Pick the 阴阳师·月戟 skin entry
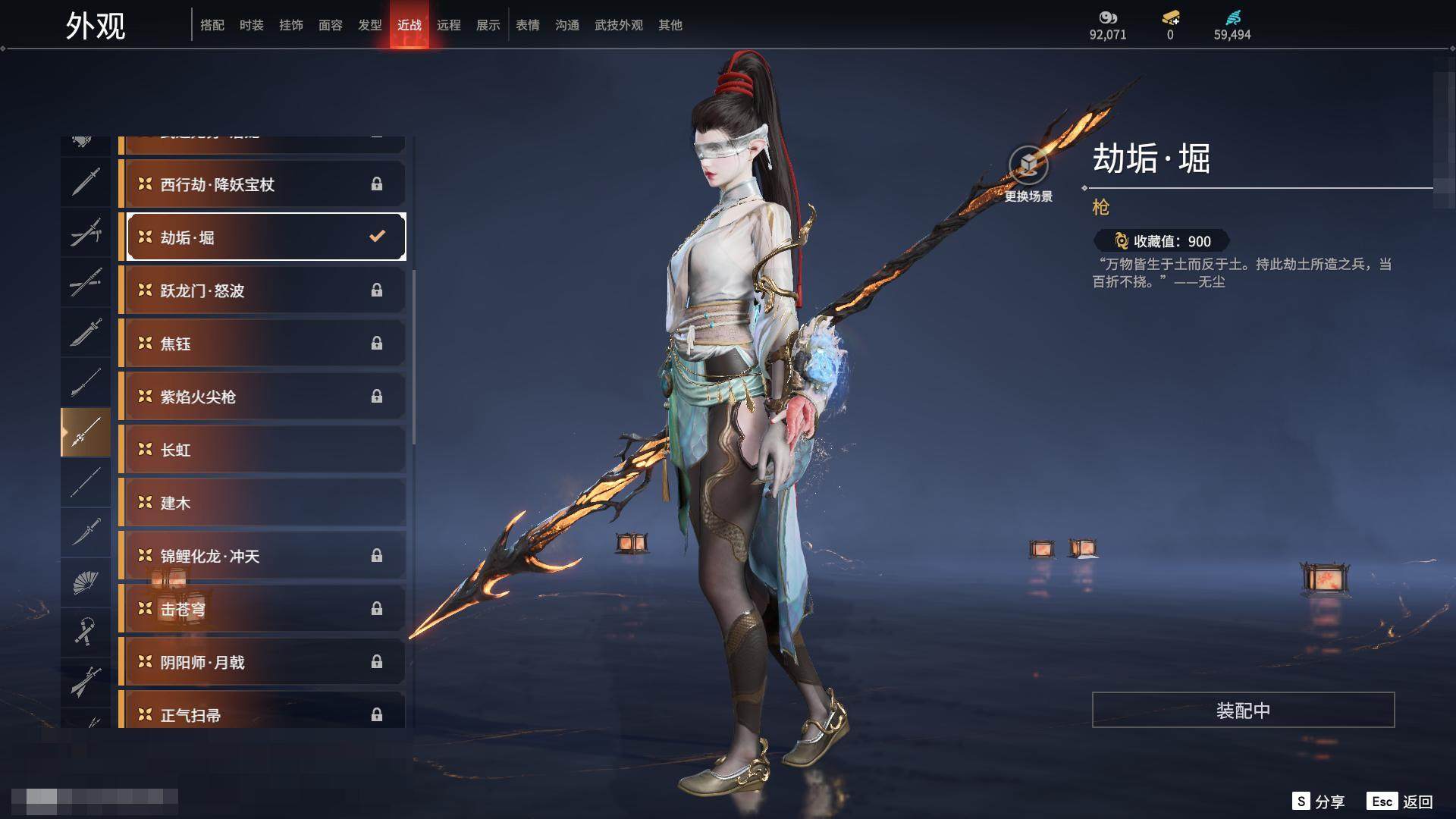This screenshot has width=1456, height=819. pos(262,662)
